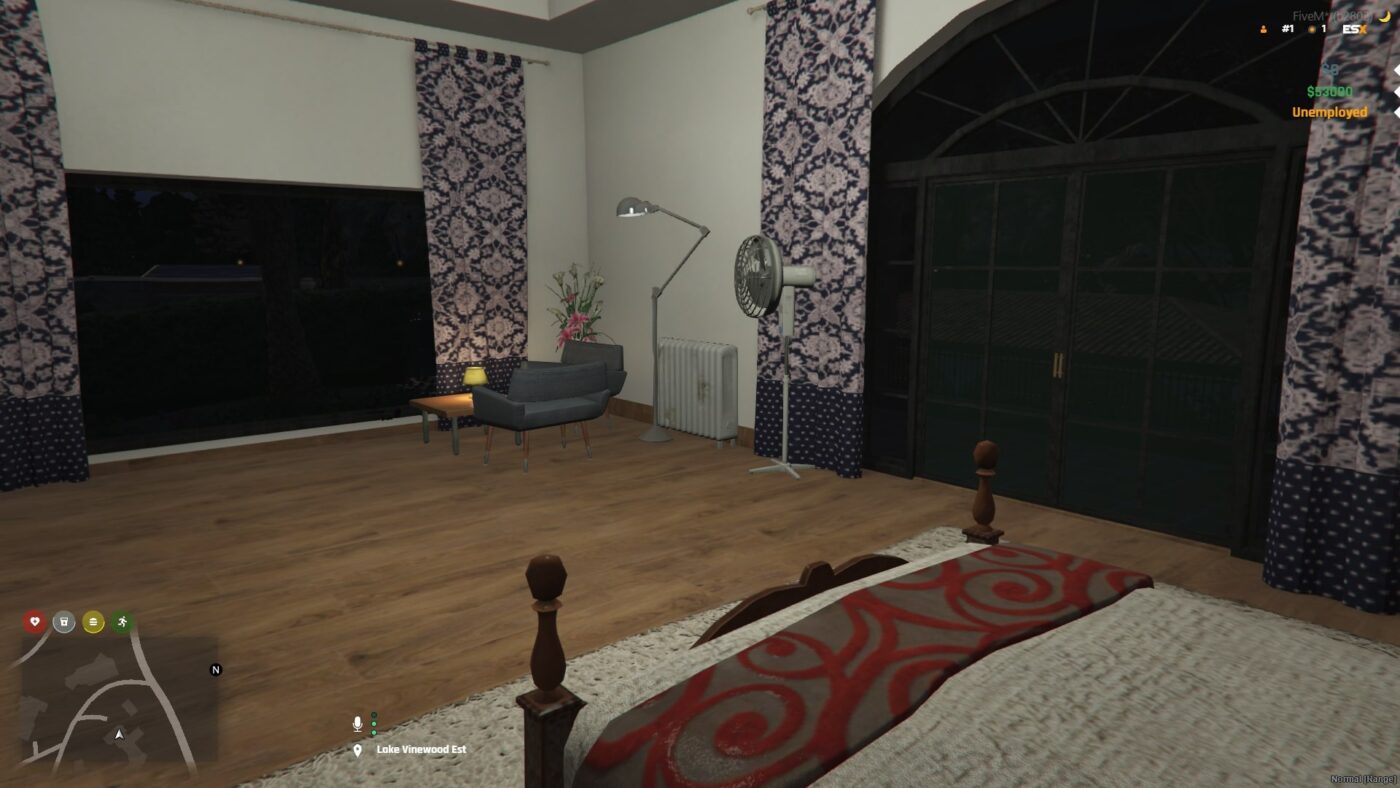The height and width of the screenshot is (788, 1400).
Task: Select the orange player ID icon
Action: click(1263, 30)
